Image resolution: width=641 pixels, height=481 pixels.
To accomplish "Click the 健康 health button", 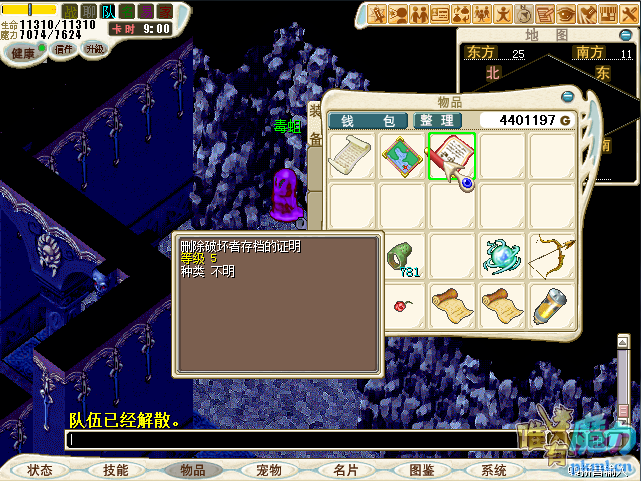I will pos(23,51).
